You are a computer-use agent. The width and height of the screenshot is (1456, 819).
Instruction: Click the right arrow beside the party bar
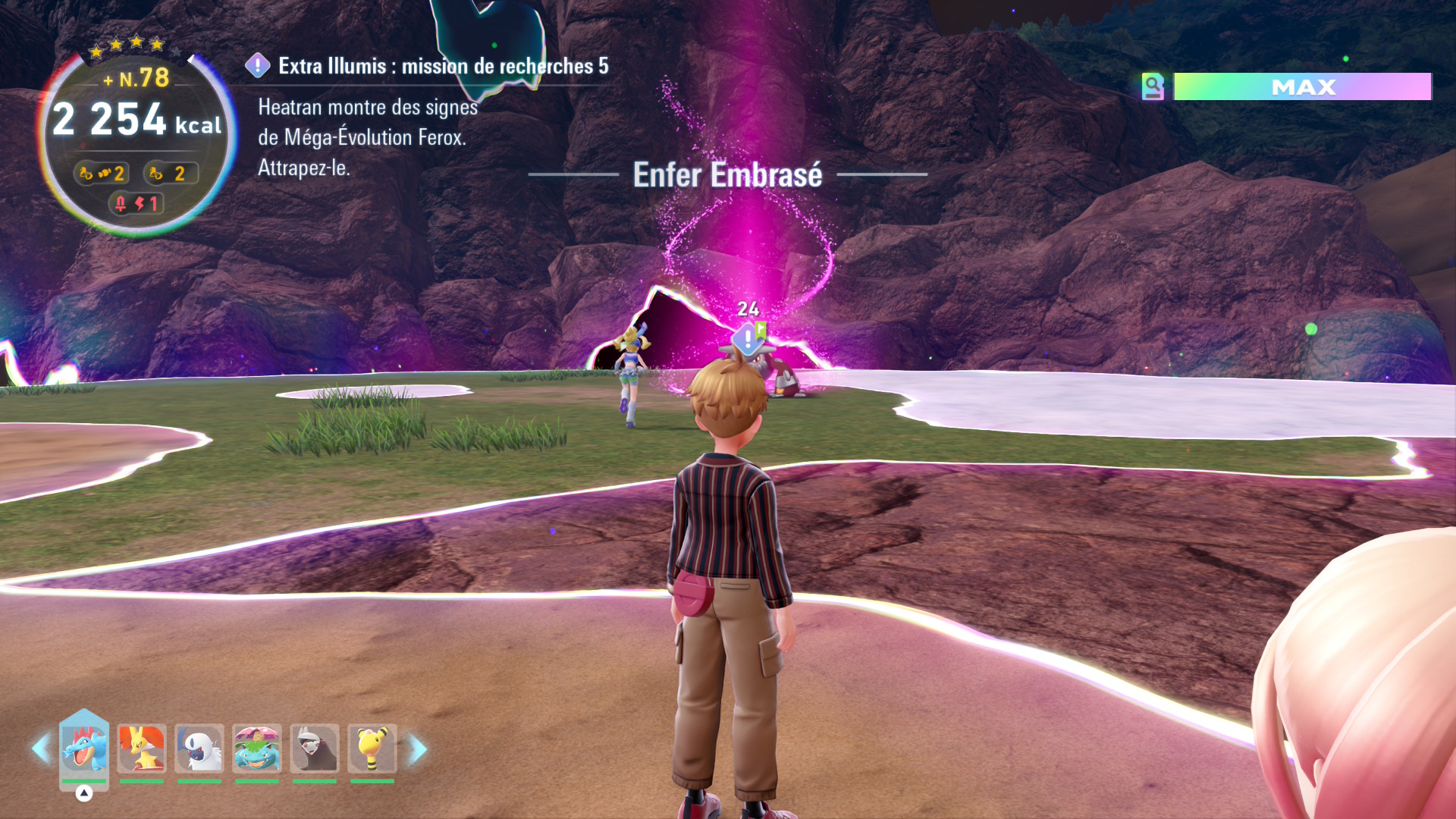coord(418,749)
